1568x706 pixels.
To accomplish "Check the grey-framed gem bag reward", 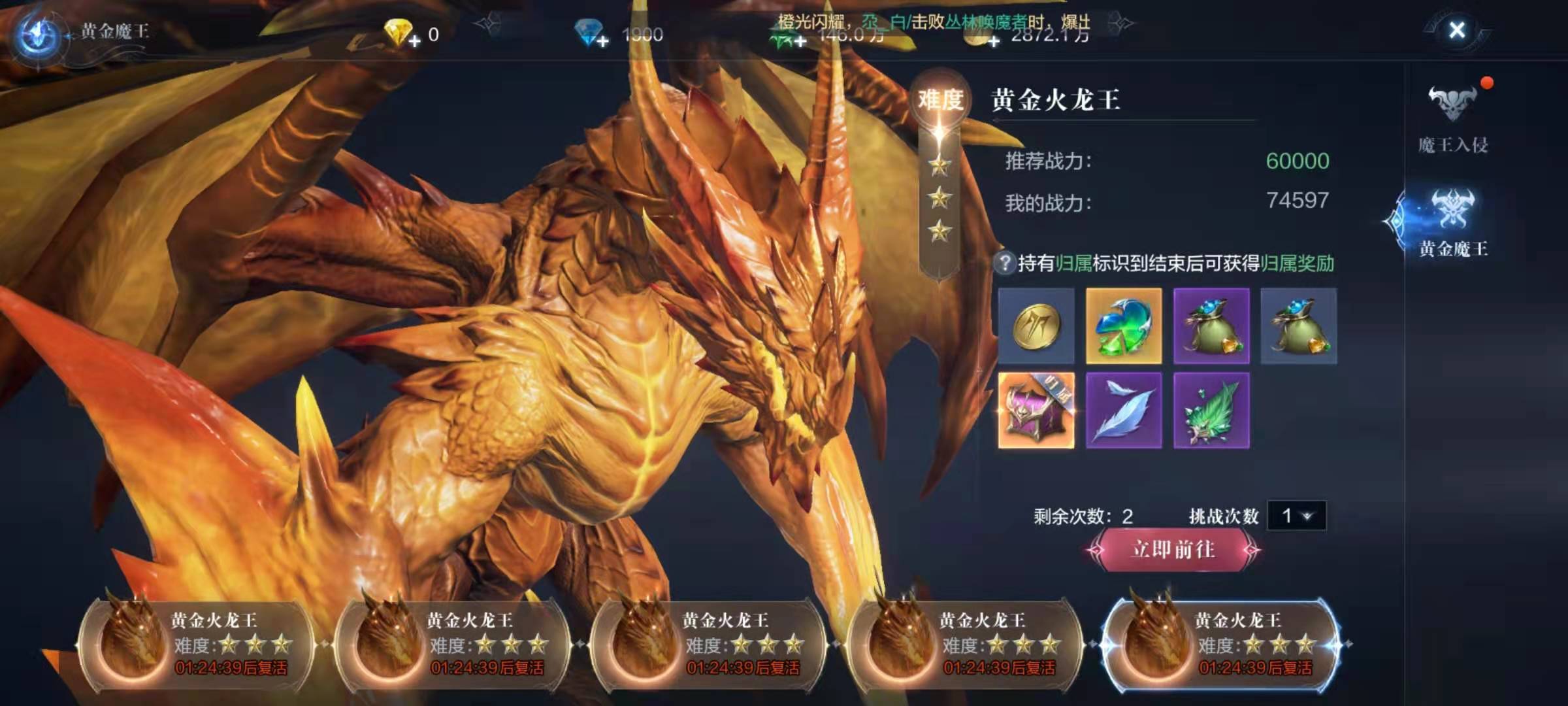I will click(1298, 326).
